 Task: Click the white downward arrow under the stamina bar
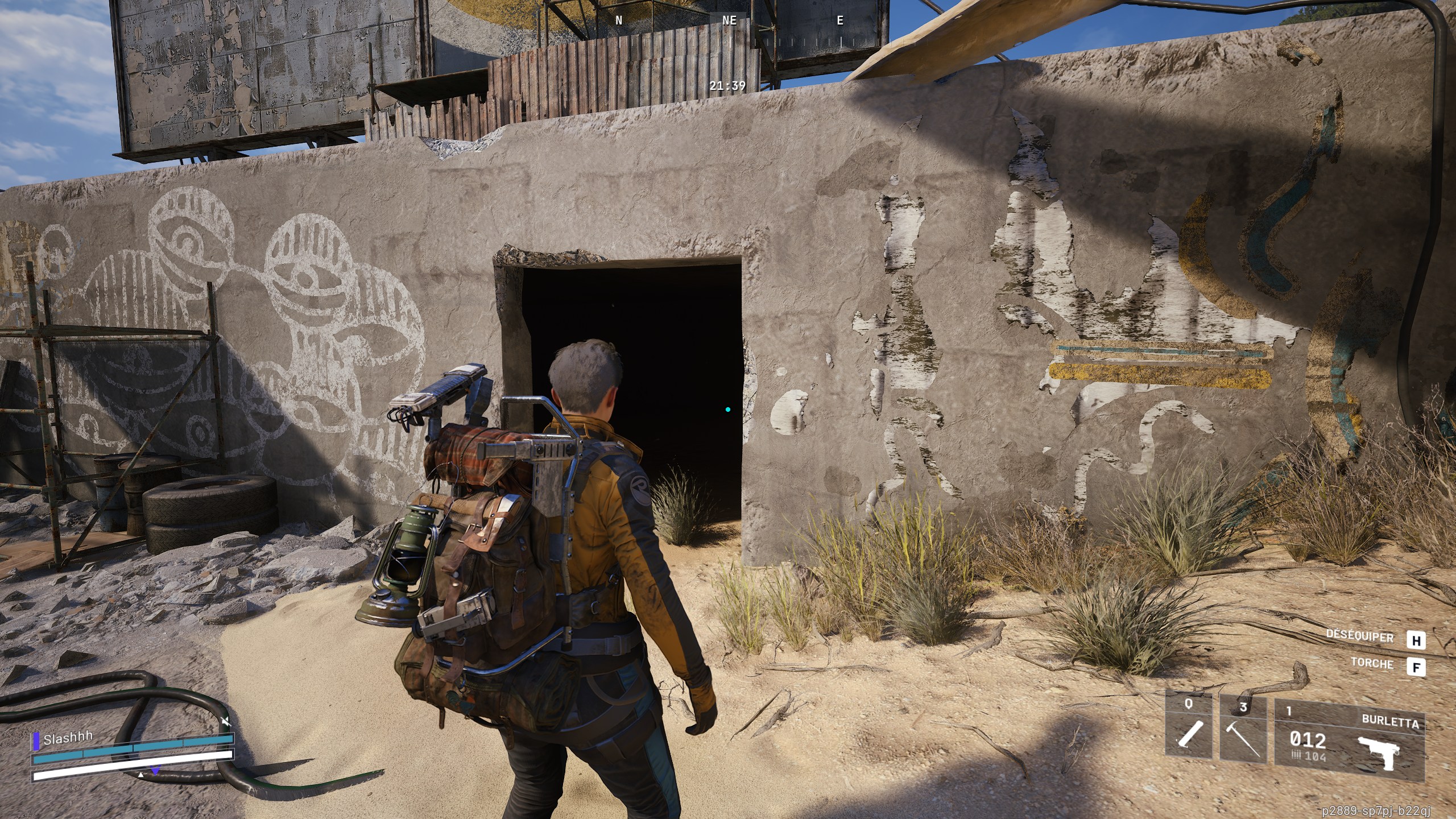point(140,775)
